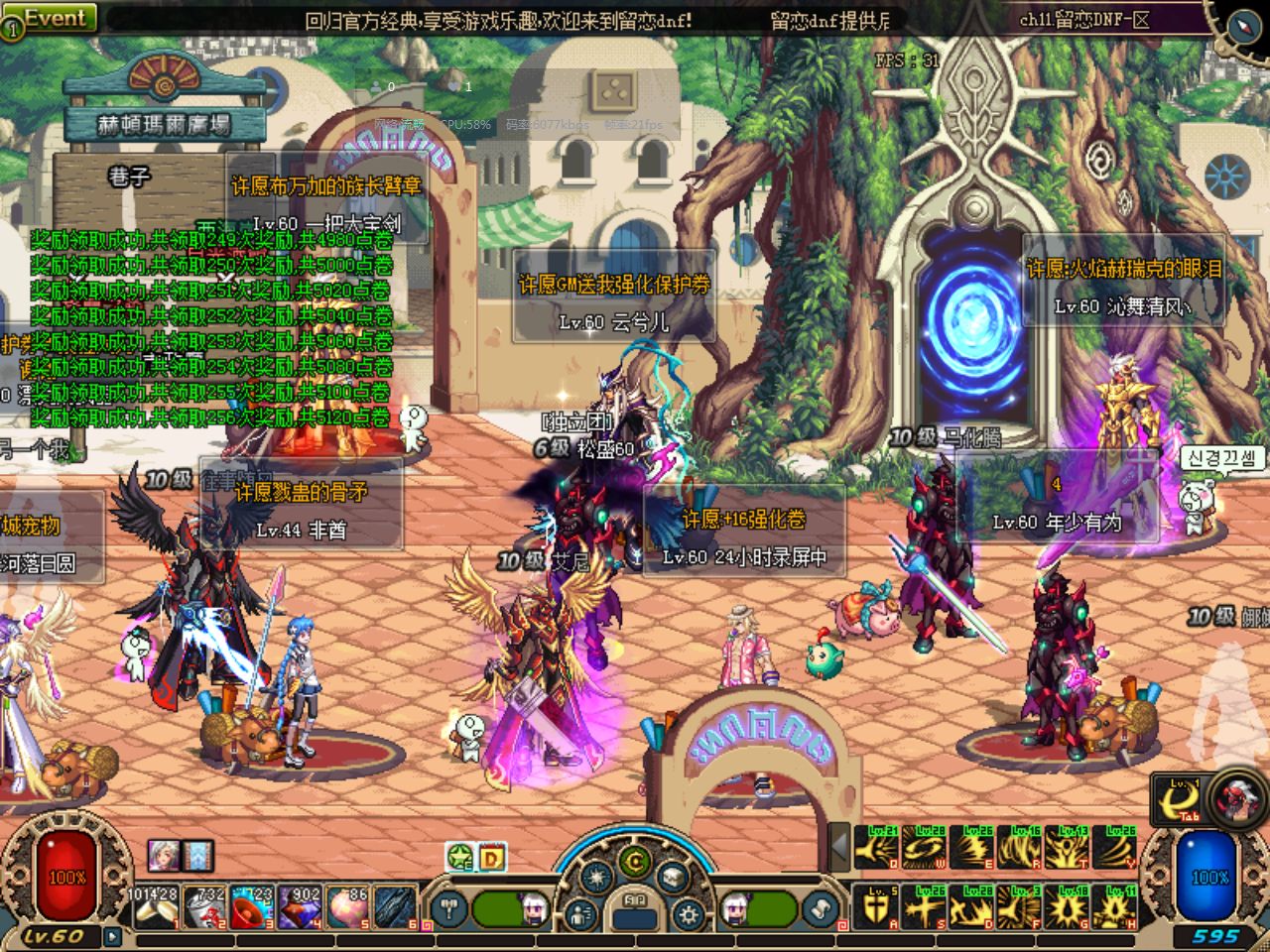Use the silver bucket item in slot 2
The image size is (1270, 952).
[x=205, y=907]
